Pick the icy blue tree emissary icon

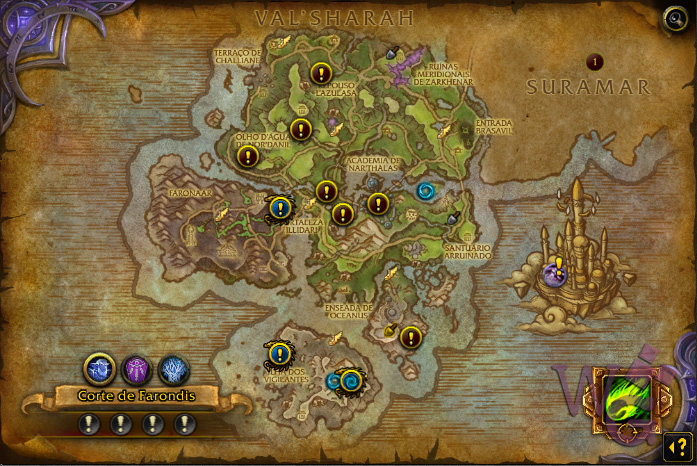173,370
